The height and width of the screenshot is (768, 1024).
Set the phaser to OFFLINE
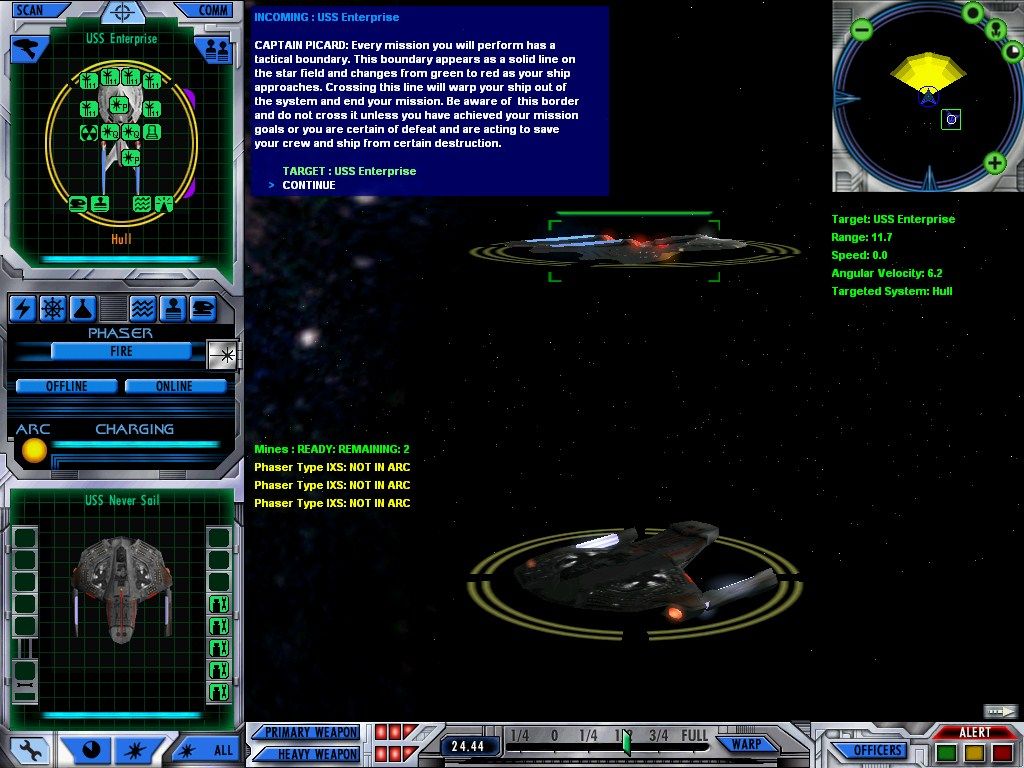(x=67, y=386)
